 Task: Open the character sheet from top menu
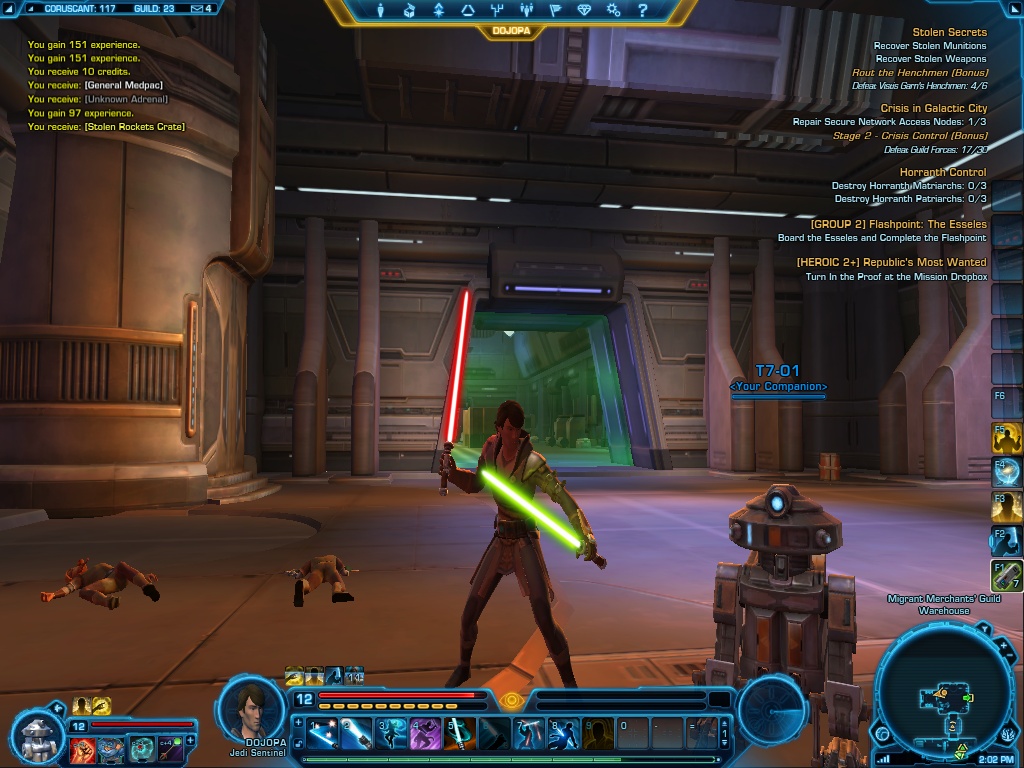380,11
